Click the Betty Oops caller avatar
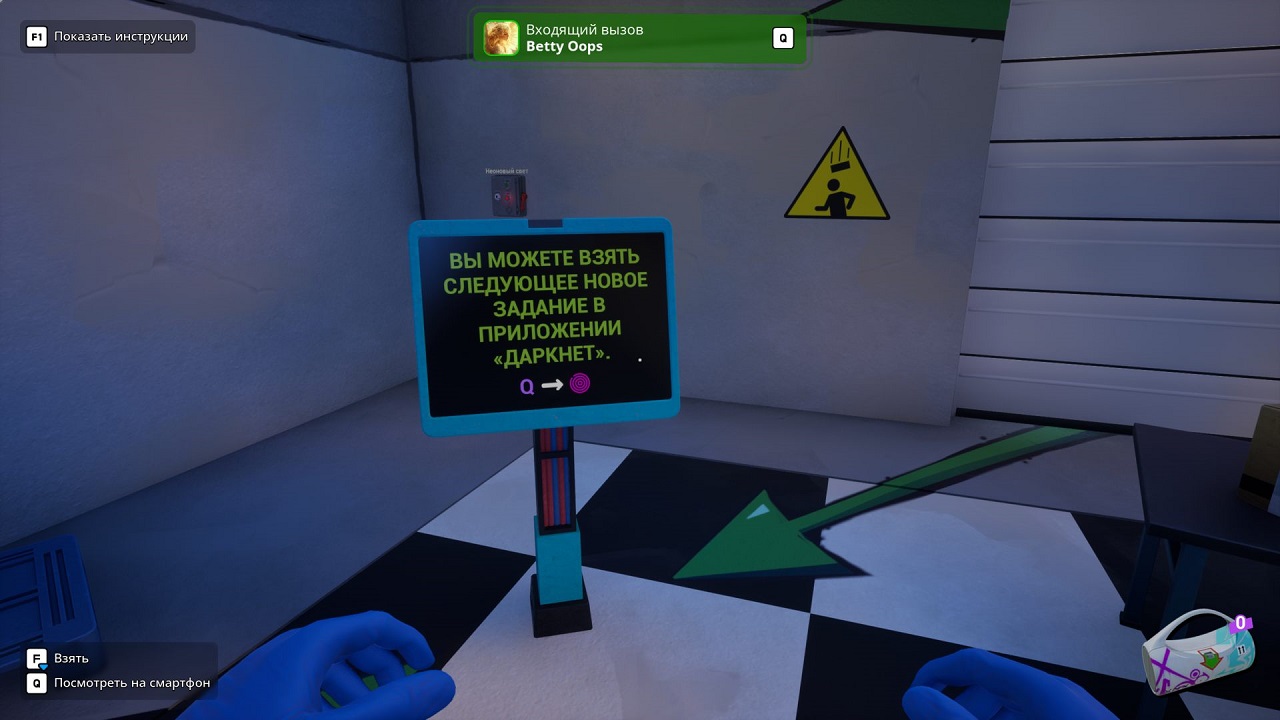Viewport: 1280px width, 720px height. (500, 38)
